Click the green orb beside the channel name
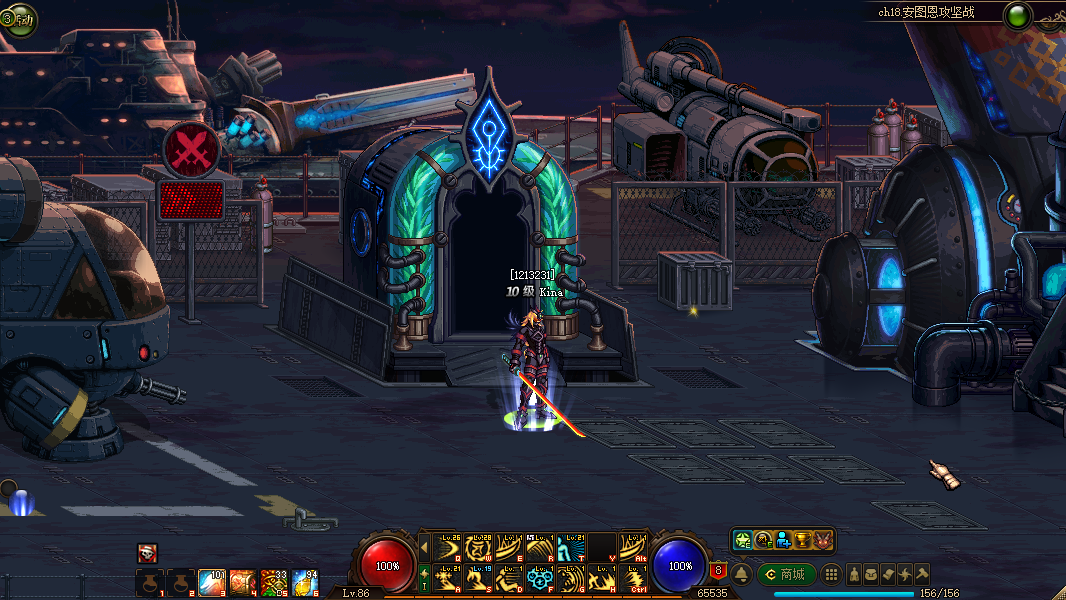Image resolution: width=1066 pixels, height=600 pixels. coord(1018,15)
